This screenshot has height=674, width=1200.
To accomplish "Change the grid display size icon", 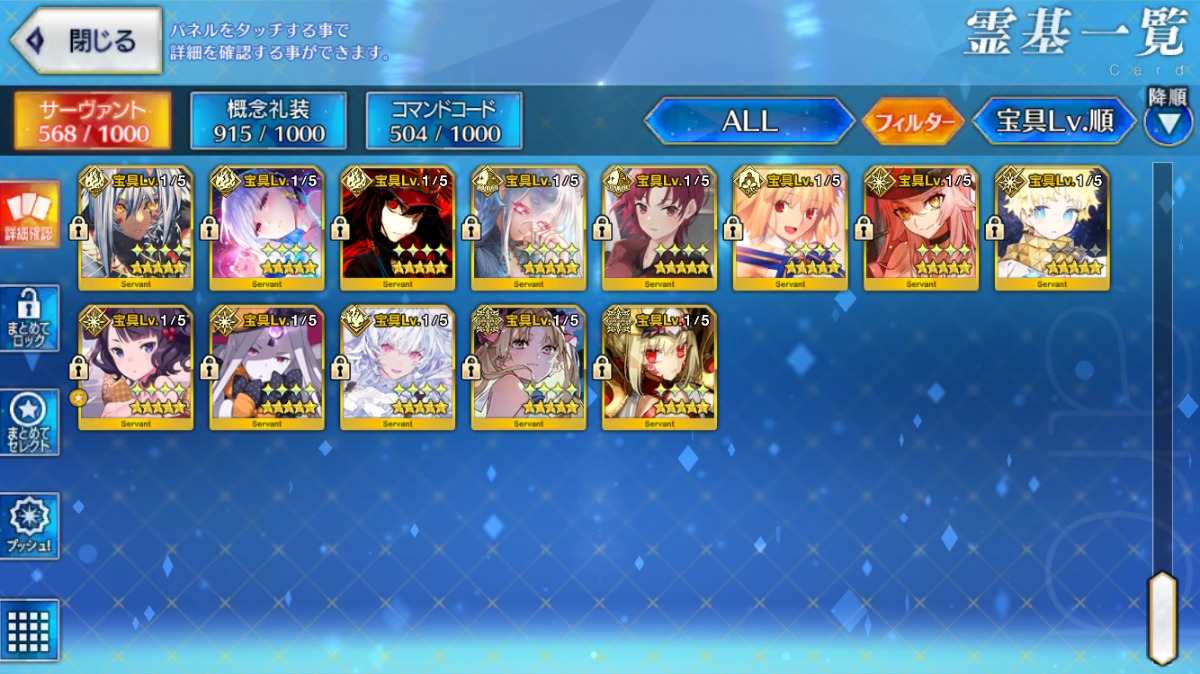I will [30, 630].
